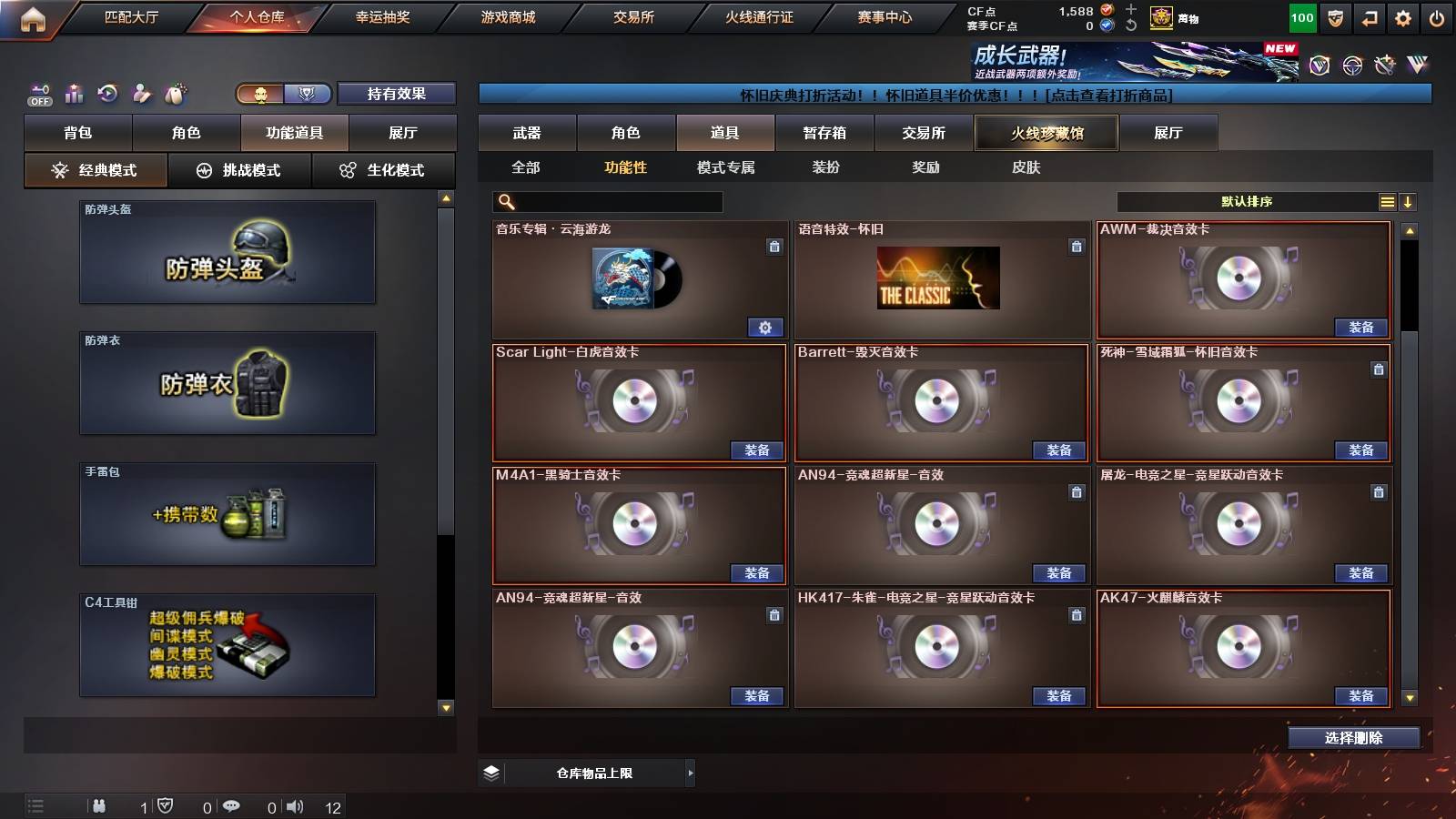Toggle the character/rank switch to the badge side
Image resolution: width=1456 pixels, height=819 pixels.
(308, 94)
